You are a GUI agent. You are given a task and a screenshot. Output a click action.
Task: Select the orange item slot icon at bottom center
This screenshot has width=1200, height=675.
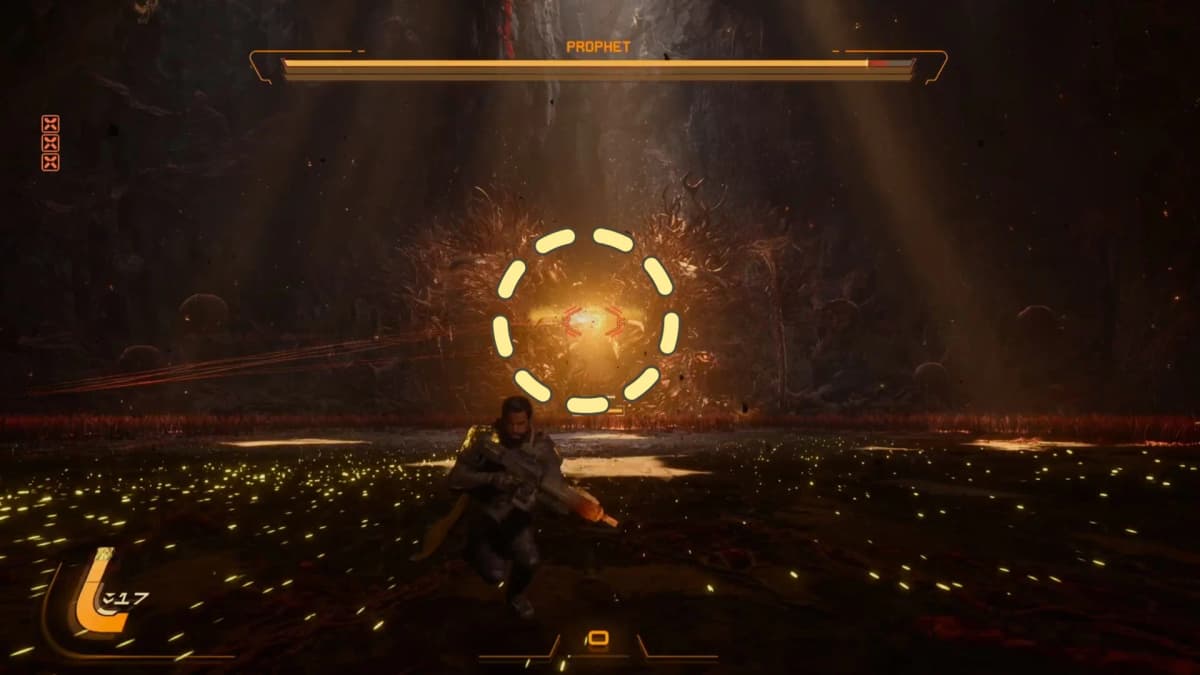[597, 638]
